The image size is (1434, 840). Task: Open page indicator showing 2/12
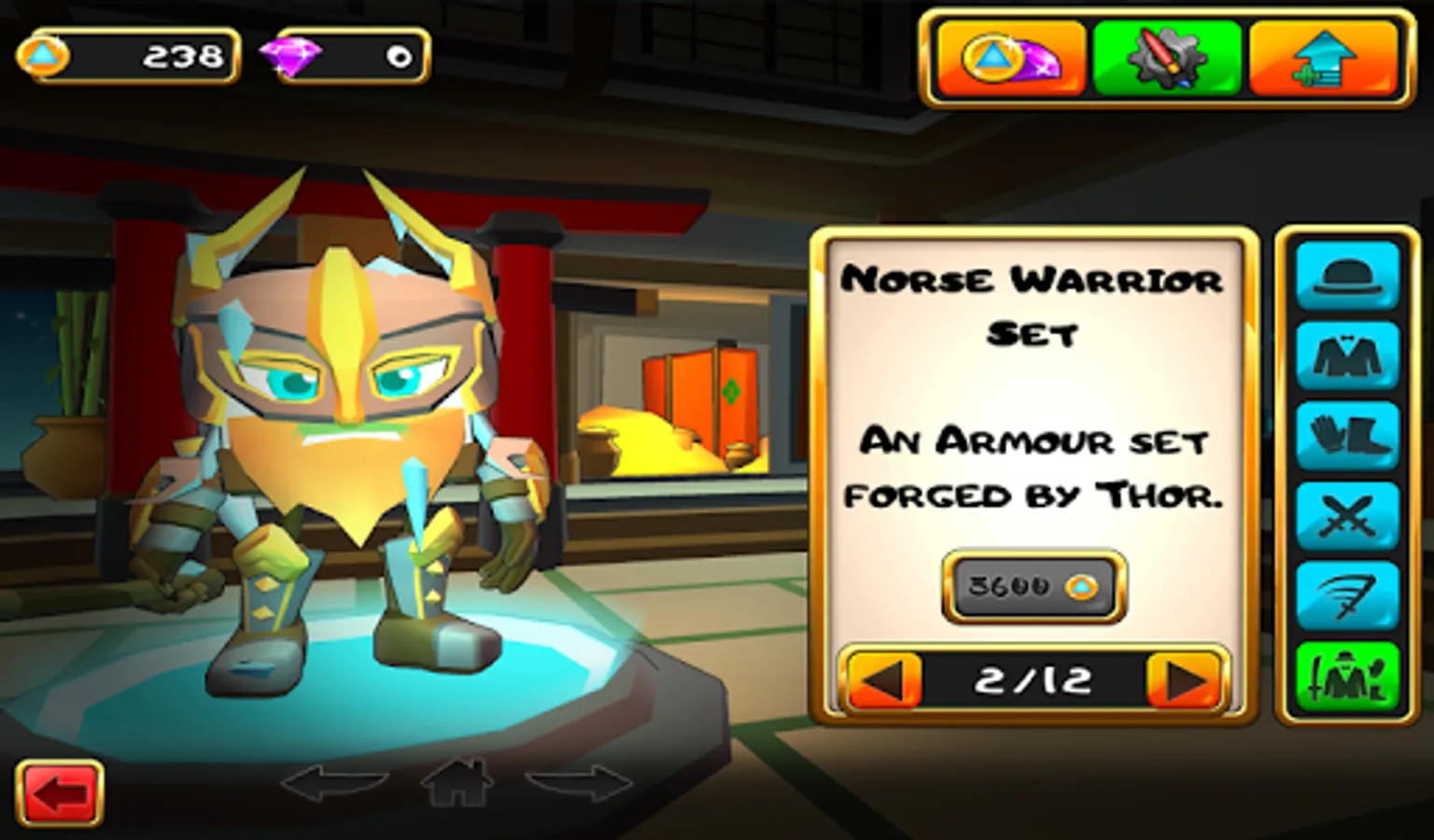1032,679
